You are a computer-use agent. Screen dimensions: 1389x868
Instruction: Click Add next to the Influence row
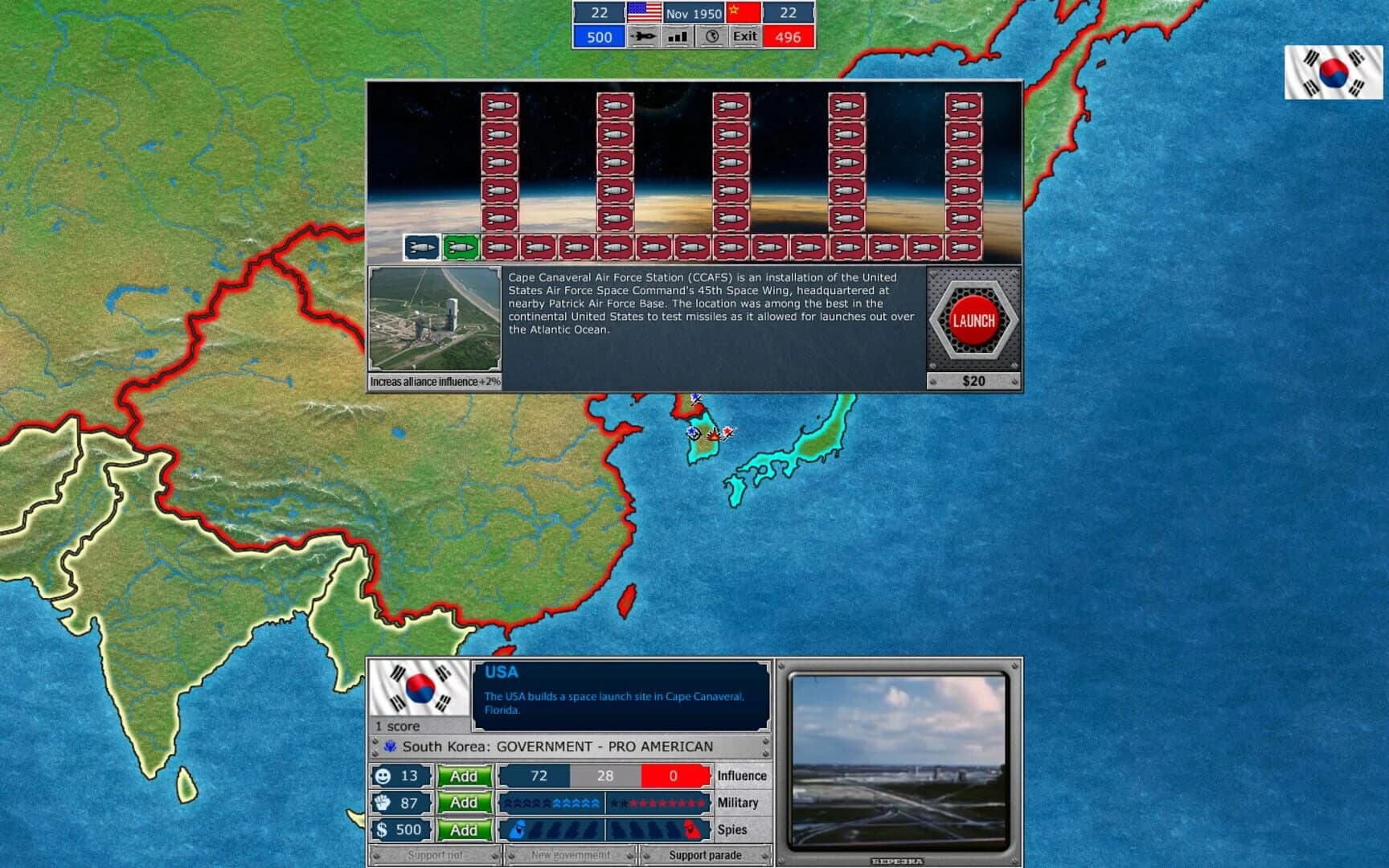(x=465, y=776)
